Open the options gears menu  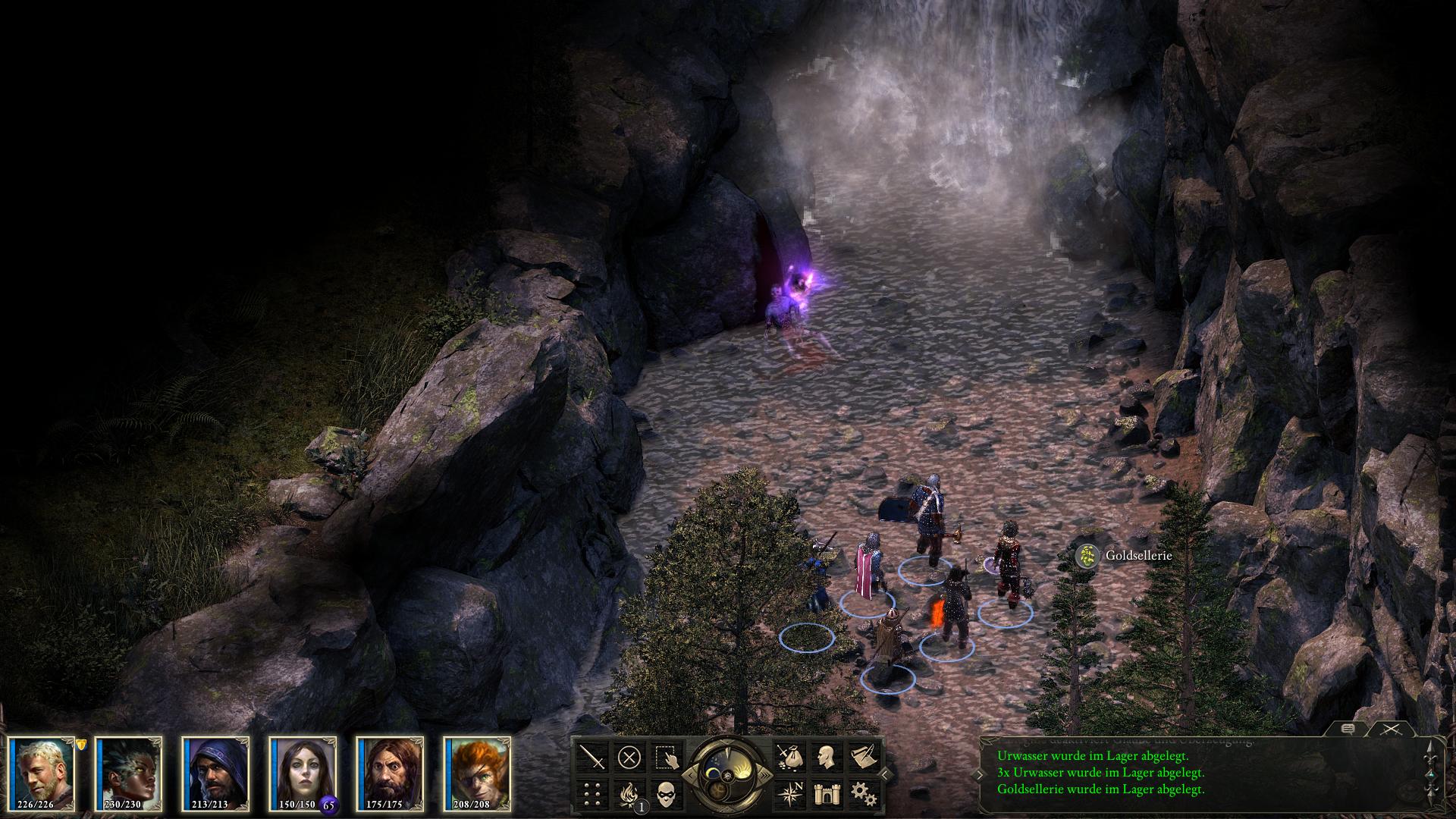862,794
